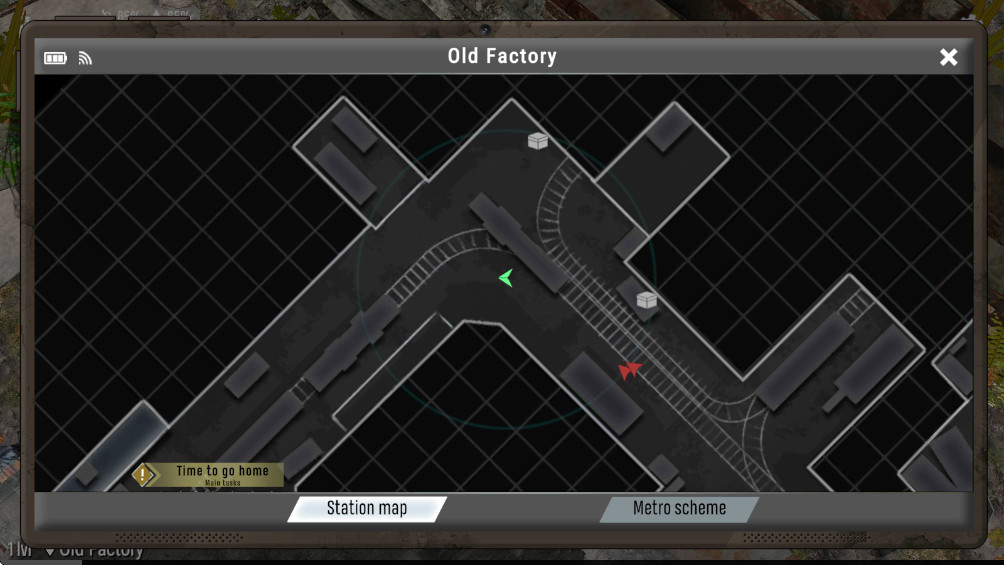Switch to the Metro scheme tab
Screen dimensions: 1004x565
[679, 509]
